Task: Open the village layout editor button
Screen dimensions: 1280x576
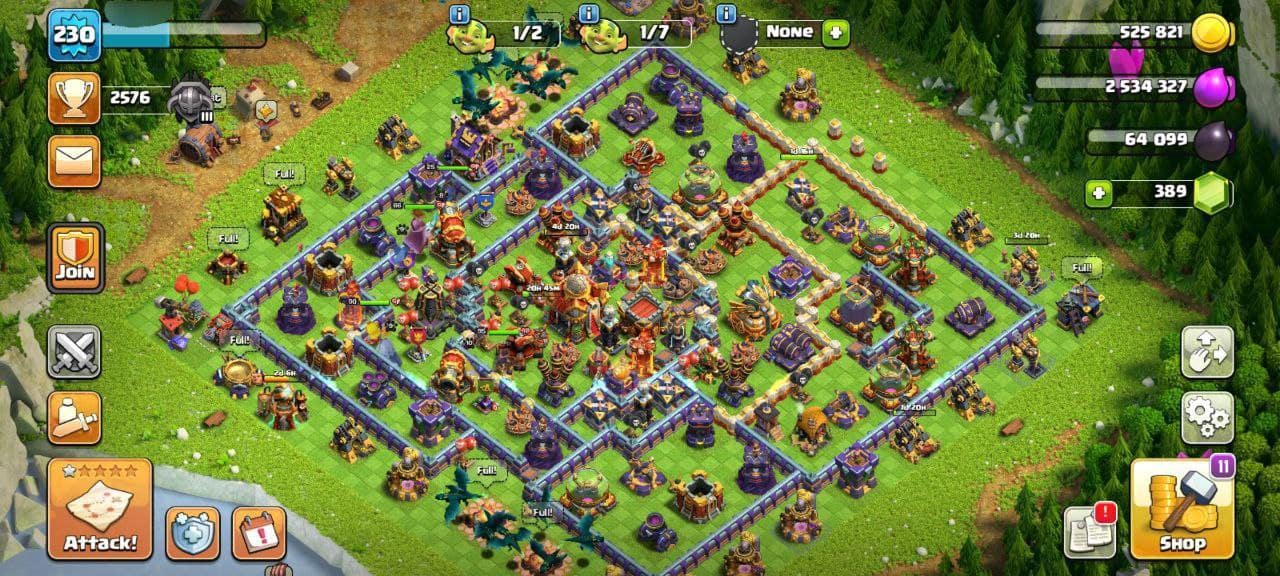Action: pos(1207,352)
